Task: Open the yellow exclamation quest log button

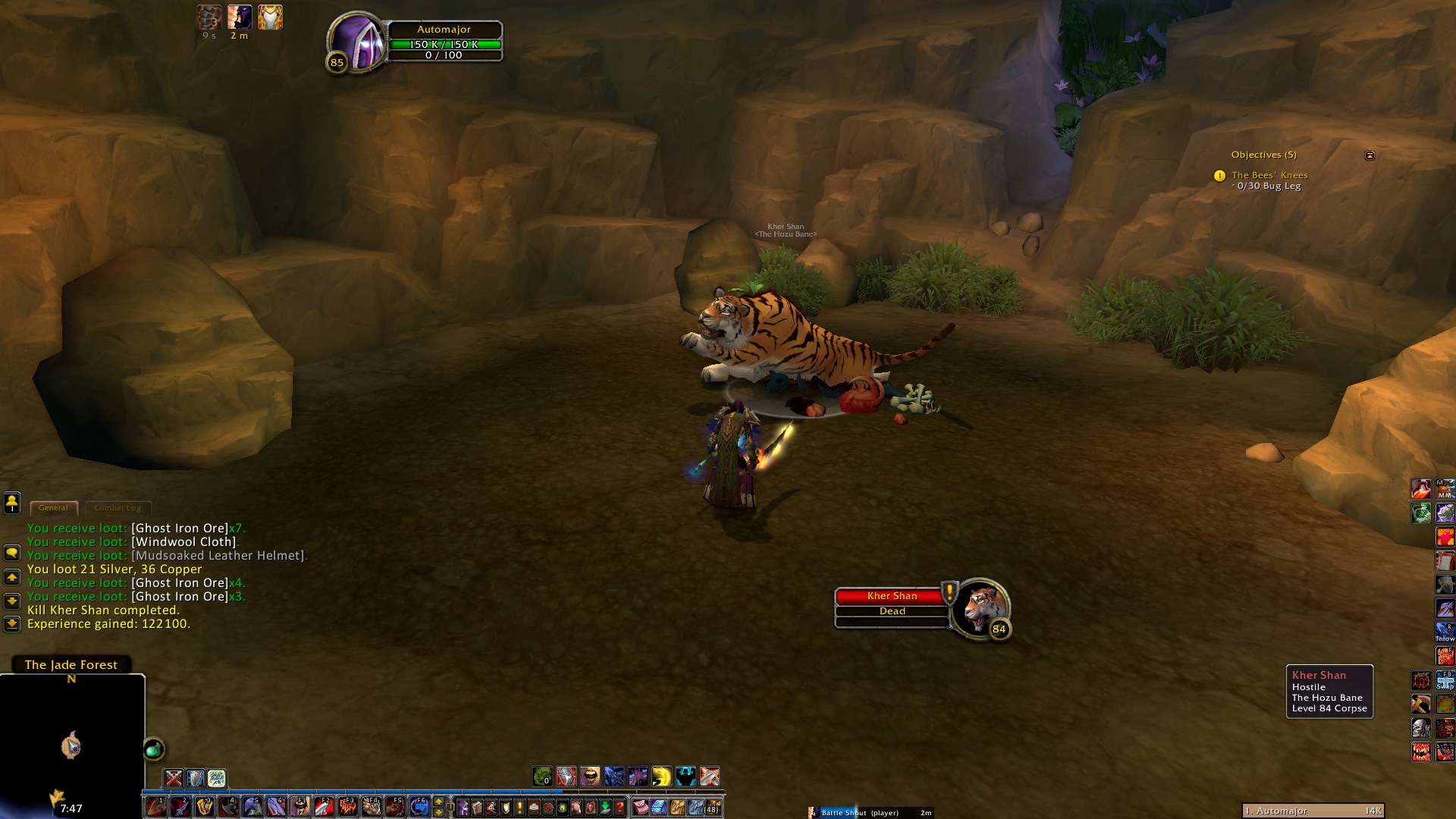Action: pyautogui.click(x=519, y=808)
